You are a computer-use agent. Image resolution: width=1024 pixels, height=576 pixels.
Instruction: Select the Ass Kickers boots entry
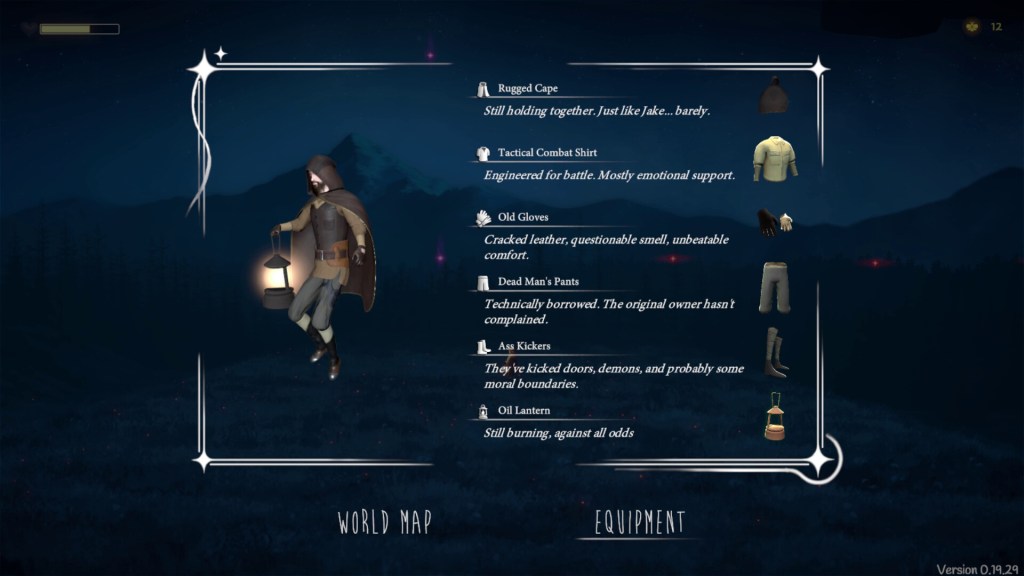pyautogui.click(x=524, y=346)
